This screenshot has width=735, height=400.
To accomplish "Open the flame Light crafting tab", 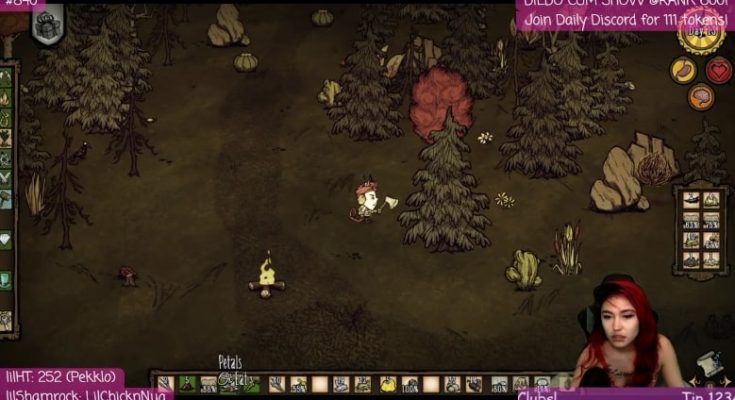I will (6, 98).
